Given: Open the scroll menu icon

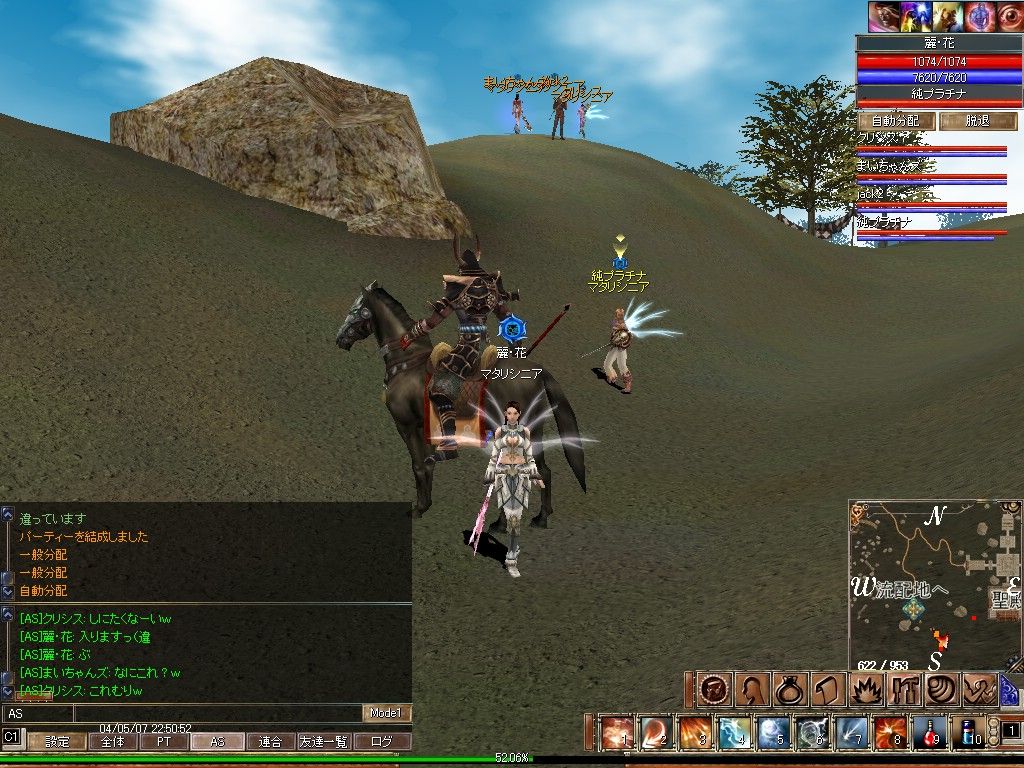Looking at the screenshot, I should tap(827, 690).
